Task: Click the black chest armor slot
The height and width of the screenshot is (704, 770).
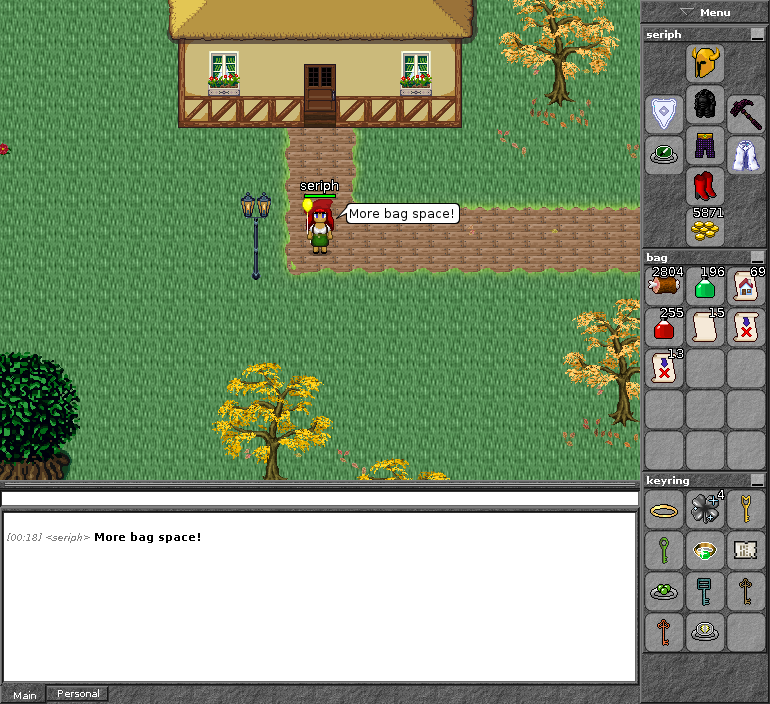Action: tap(705, 105)
